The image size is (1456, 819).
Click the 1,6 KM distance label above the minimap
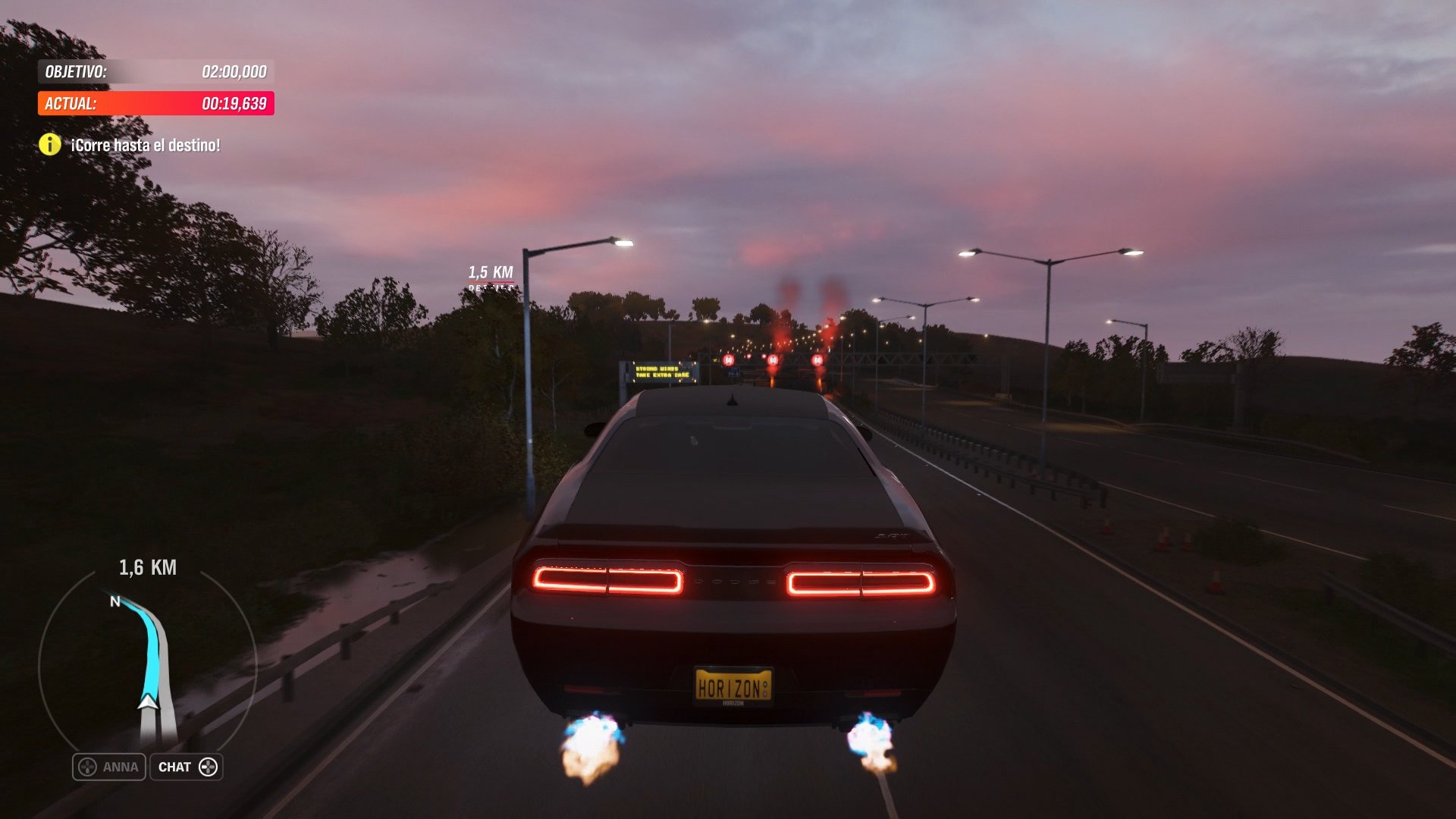point(147,567)
